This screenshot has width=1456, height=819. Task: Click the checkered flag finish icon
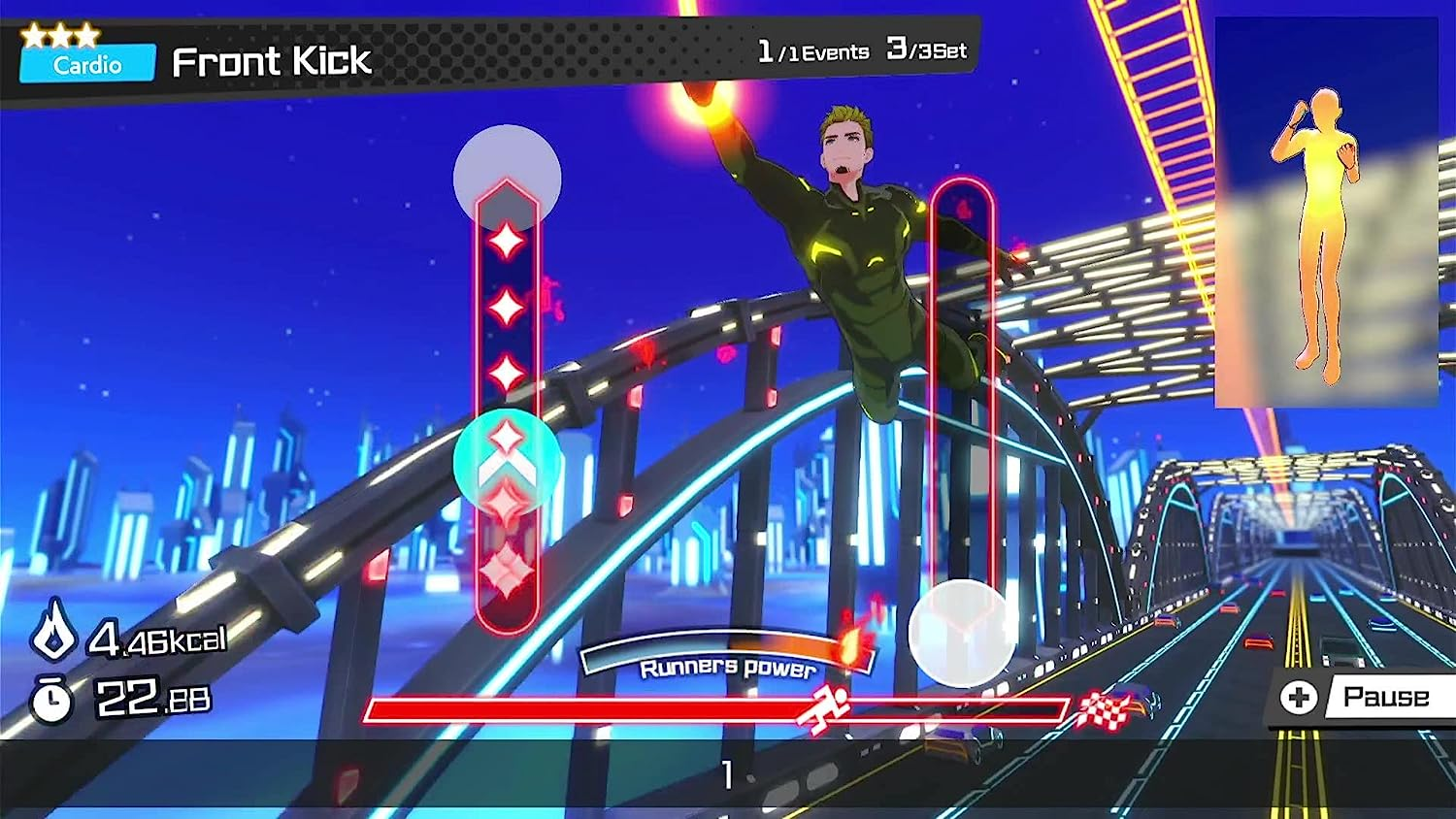1105,707
